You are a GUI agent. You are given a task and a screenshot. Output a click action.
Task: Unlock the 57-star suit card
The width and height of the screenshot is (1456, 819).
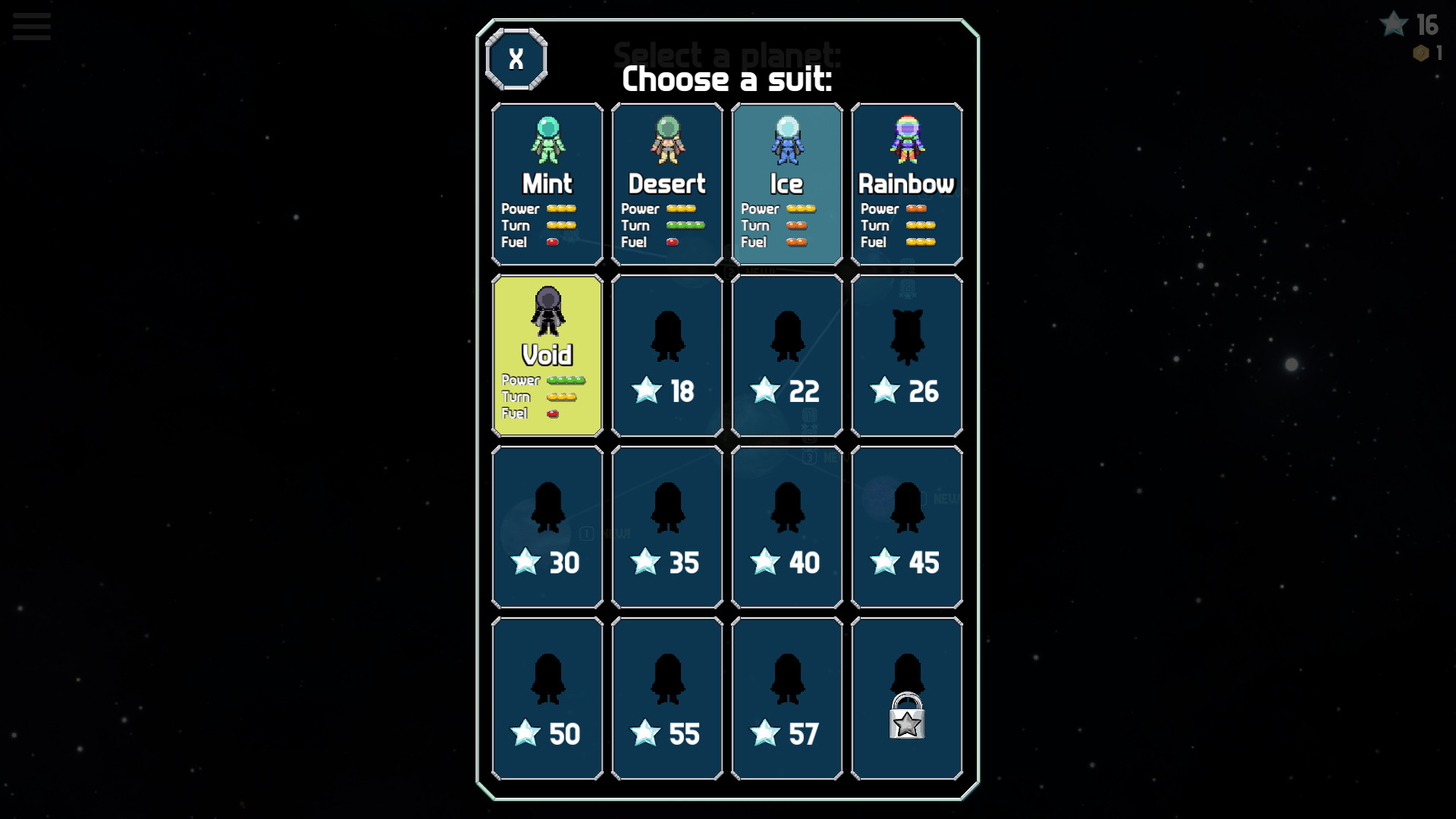point(786,696)
